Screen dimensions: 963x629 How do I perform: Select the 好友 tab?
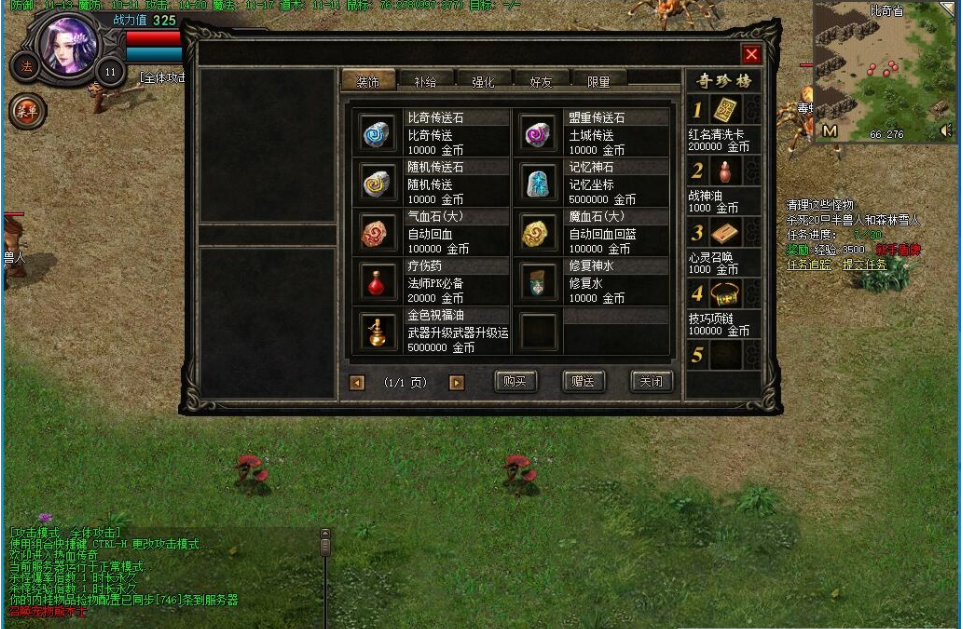(541, 81)
